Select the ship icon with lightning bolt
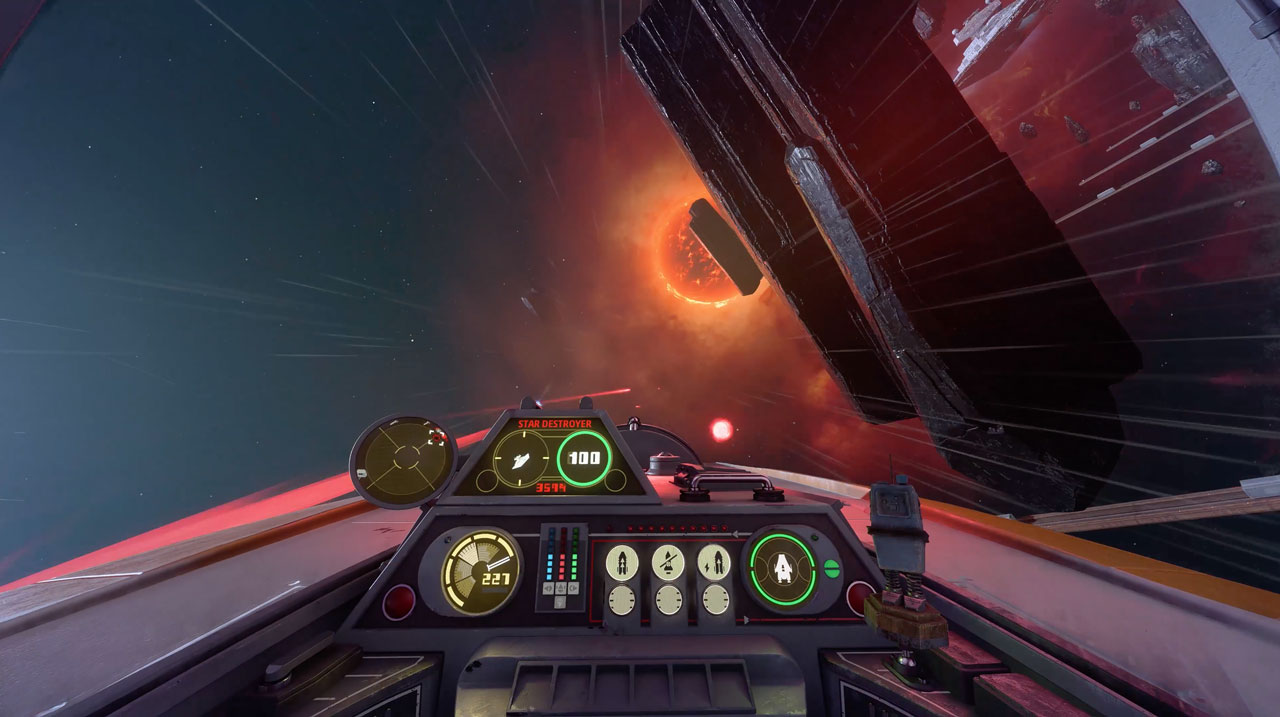Screen dimensions: 1280x717 pos(714,563)
